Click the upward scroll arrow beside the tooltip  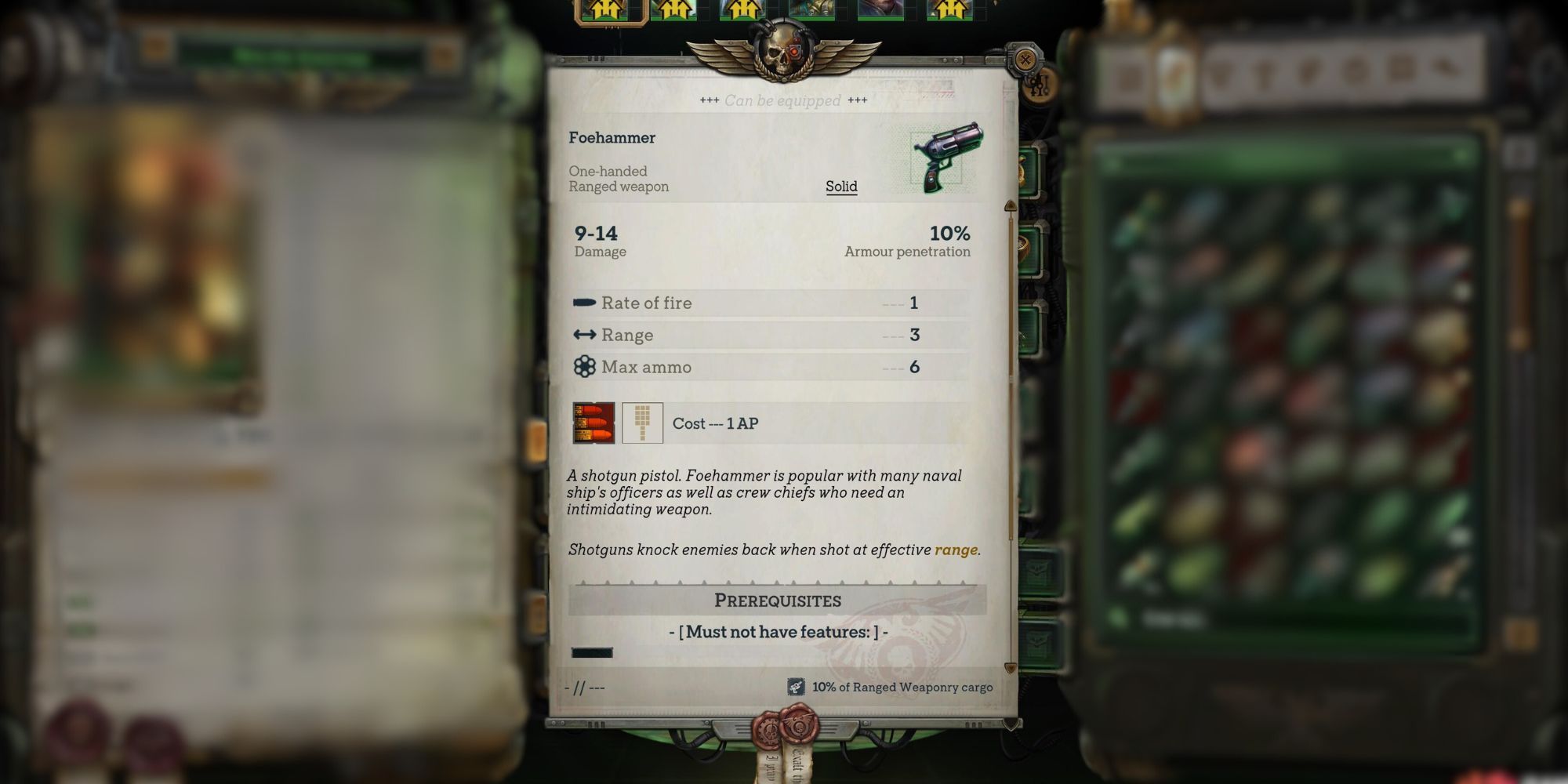(x=1012, y=204)
